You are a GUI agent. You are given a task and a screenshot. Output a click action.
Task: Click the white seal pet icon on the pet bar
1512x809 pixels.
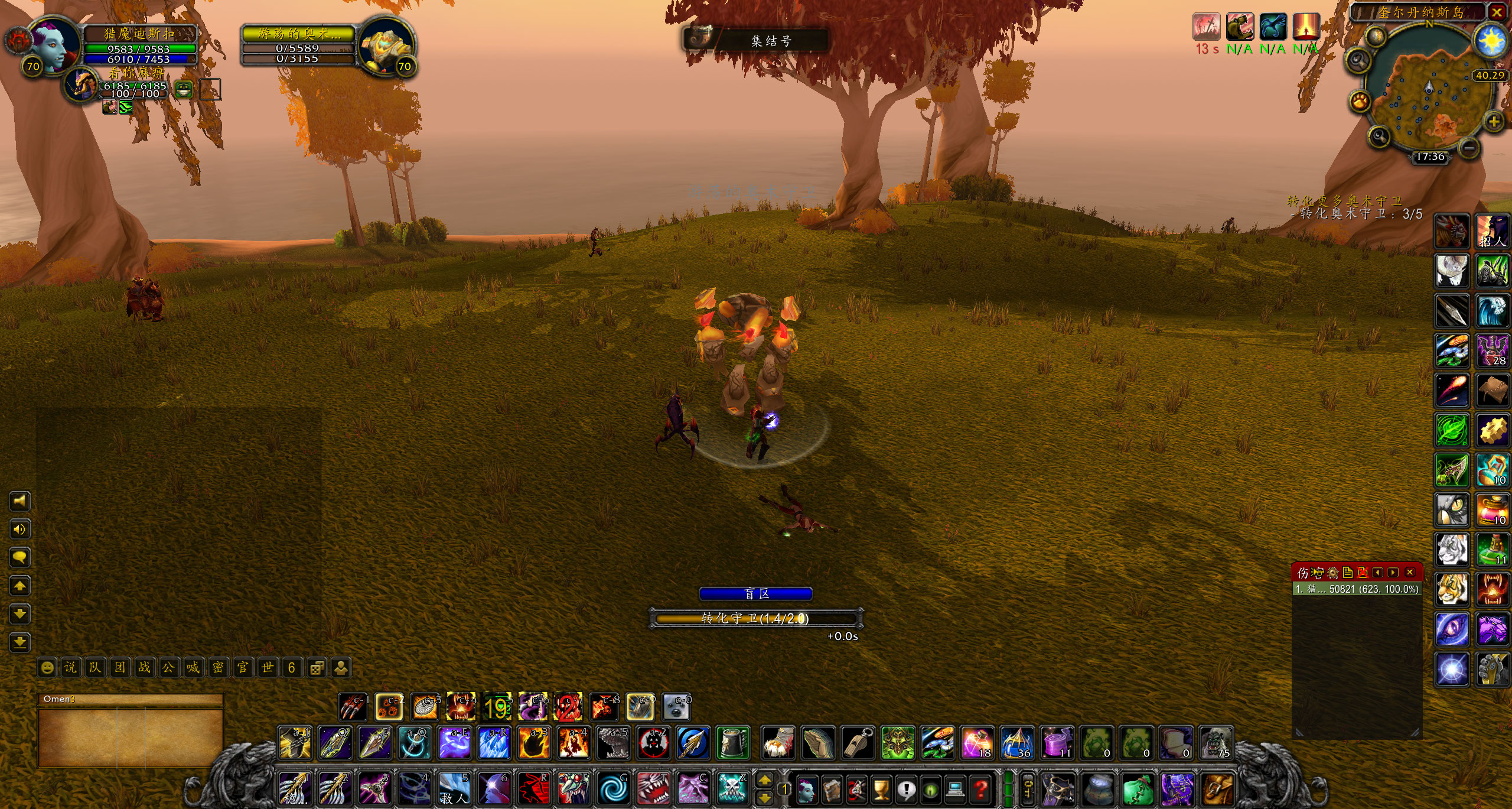tap(676, 707)
